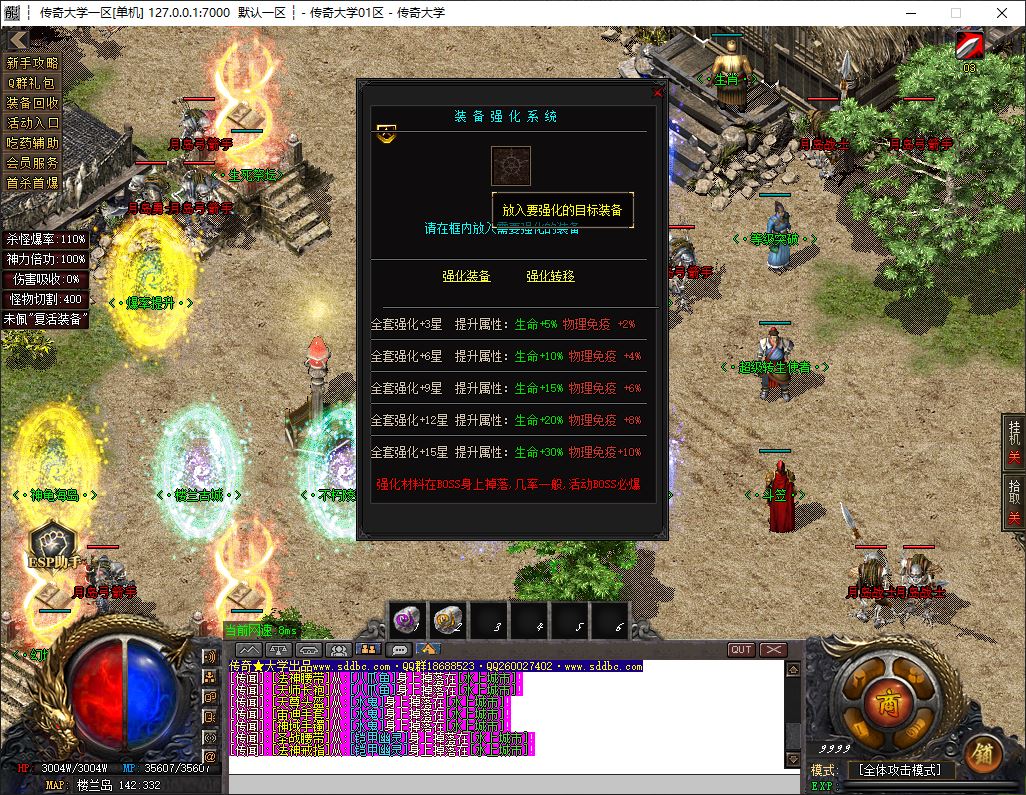Toggle the 拾取 auto-pickup button
This screenshot has height=795, width=1026.
[x=1014, y=500]
